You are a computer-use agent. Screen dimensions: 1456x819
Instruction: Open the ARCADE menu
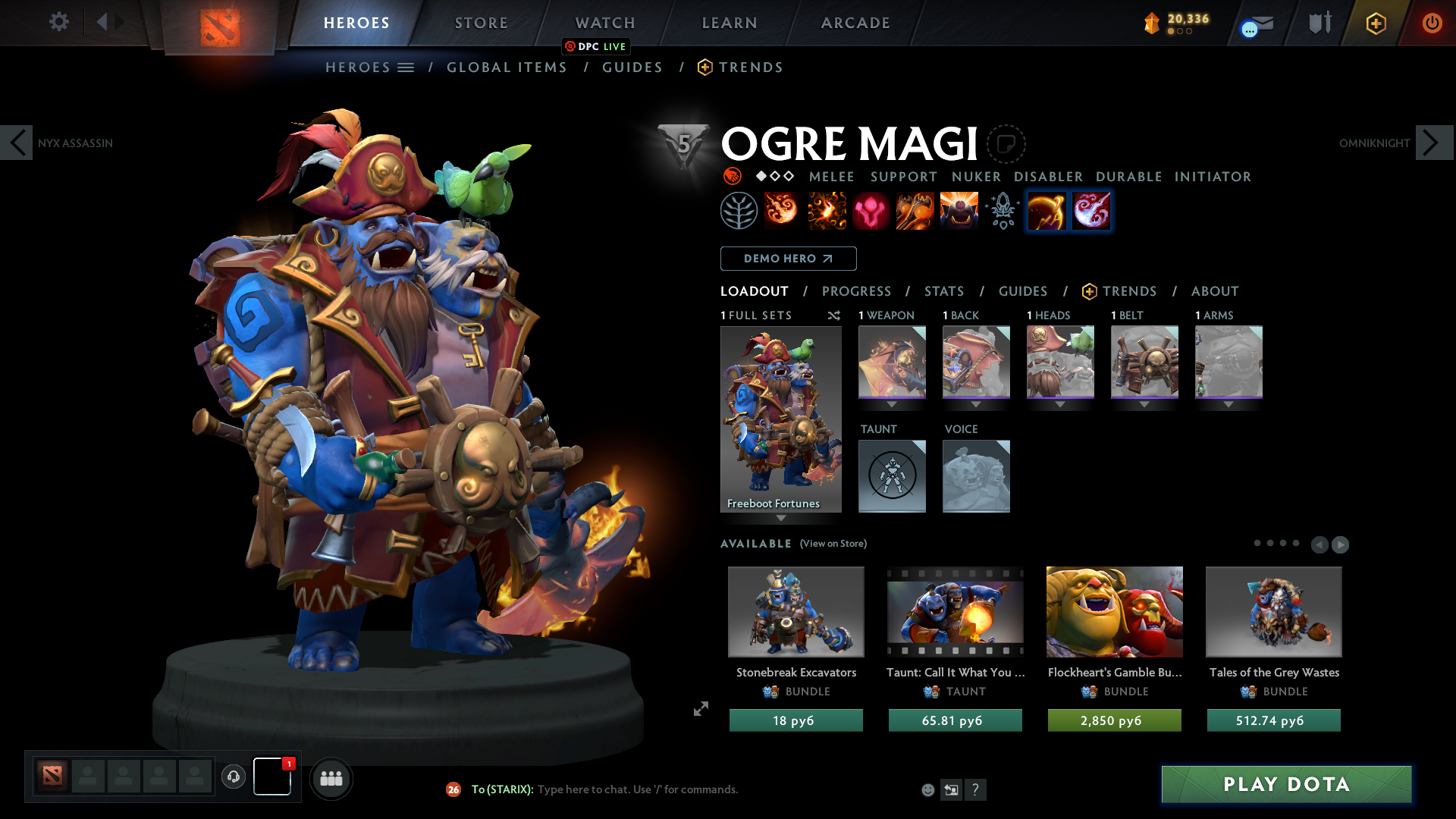pyautogui.click(x=855, y=23)
